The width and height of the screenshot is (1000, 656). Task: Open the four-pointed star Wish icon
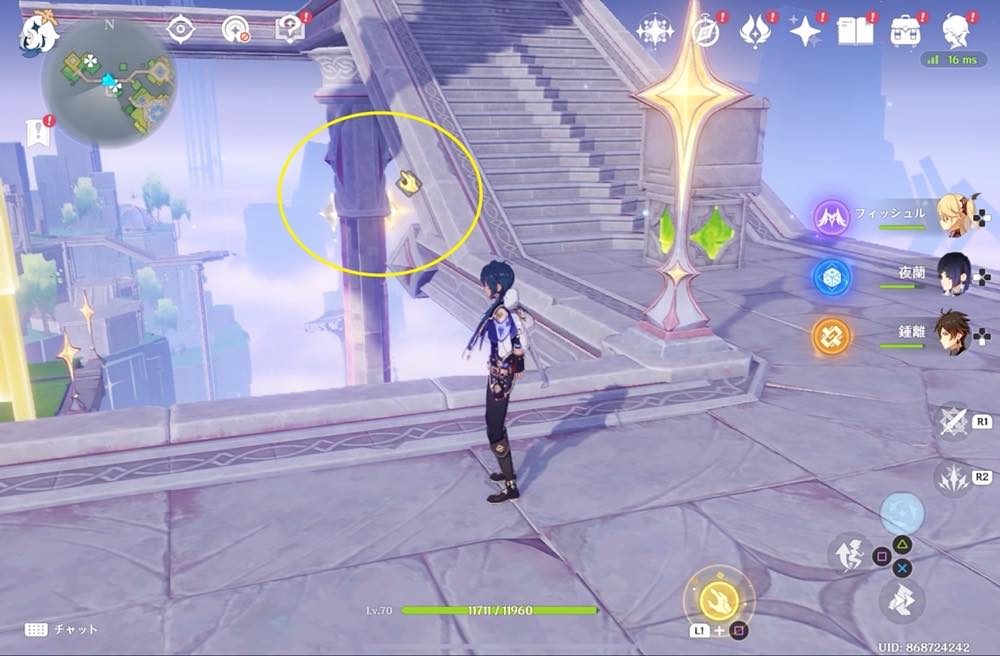[805, 32]
